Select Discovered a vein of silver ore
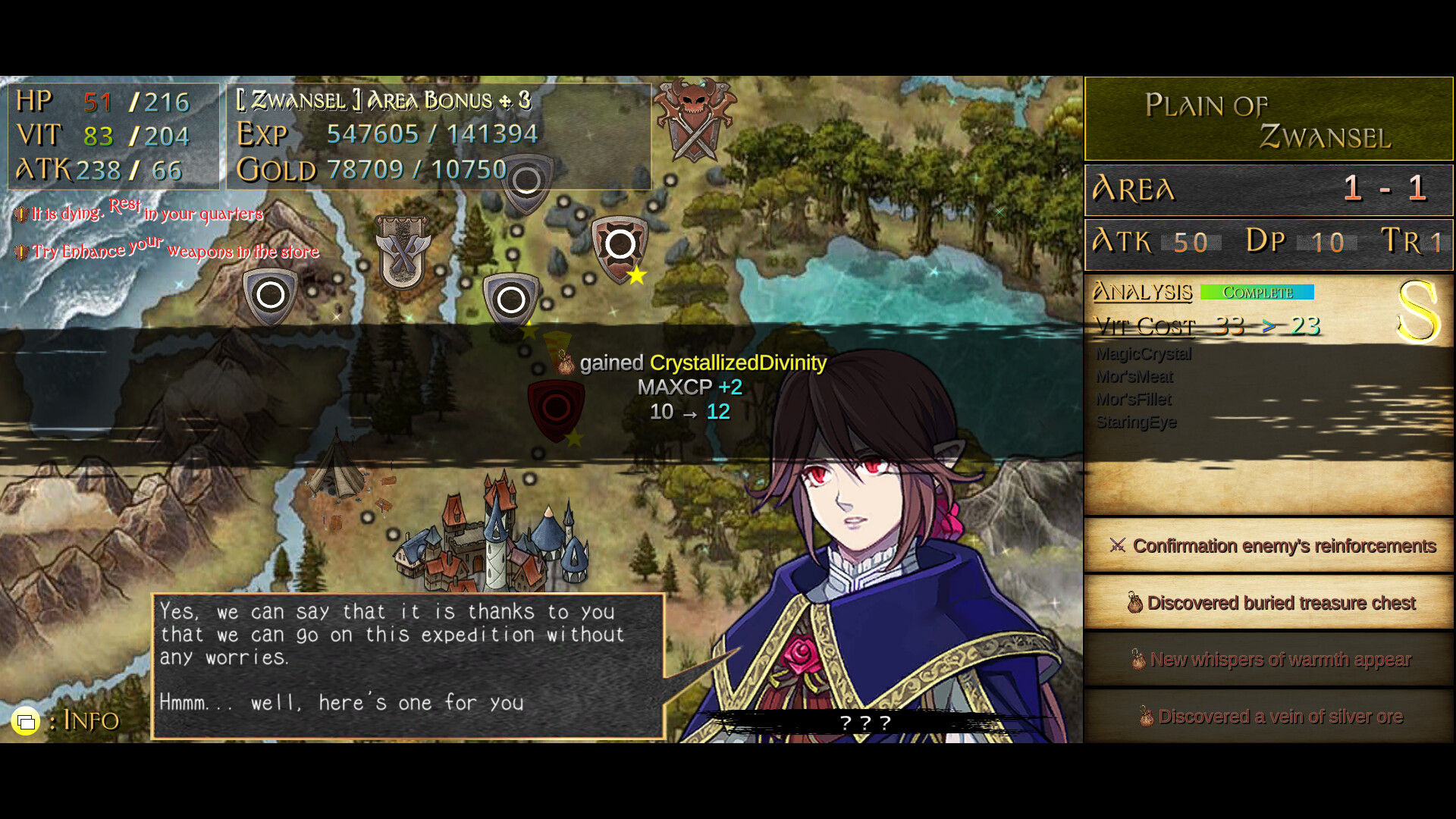The width and height of the screenshot is (1456, 819). [1269, 717]
